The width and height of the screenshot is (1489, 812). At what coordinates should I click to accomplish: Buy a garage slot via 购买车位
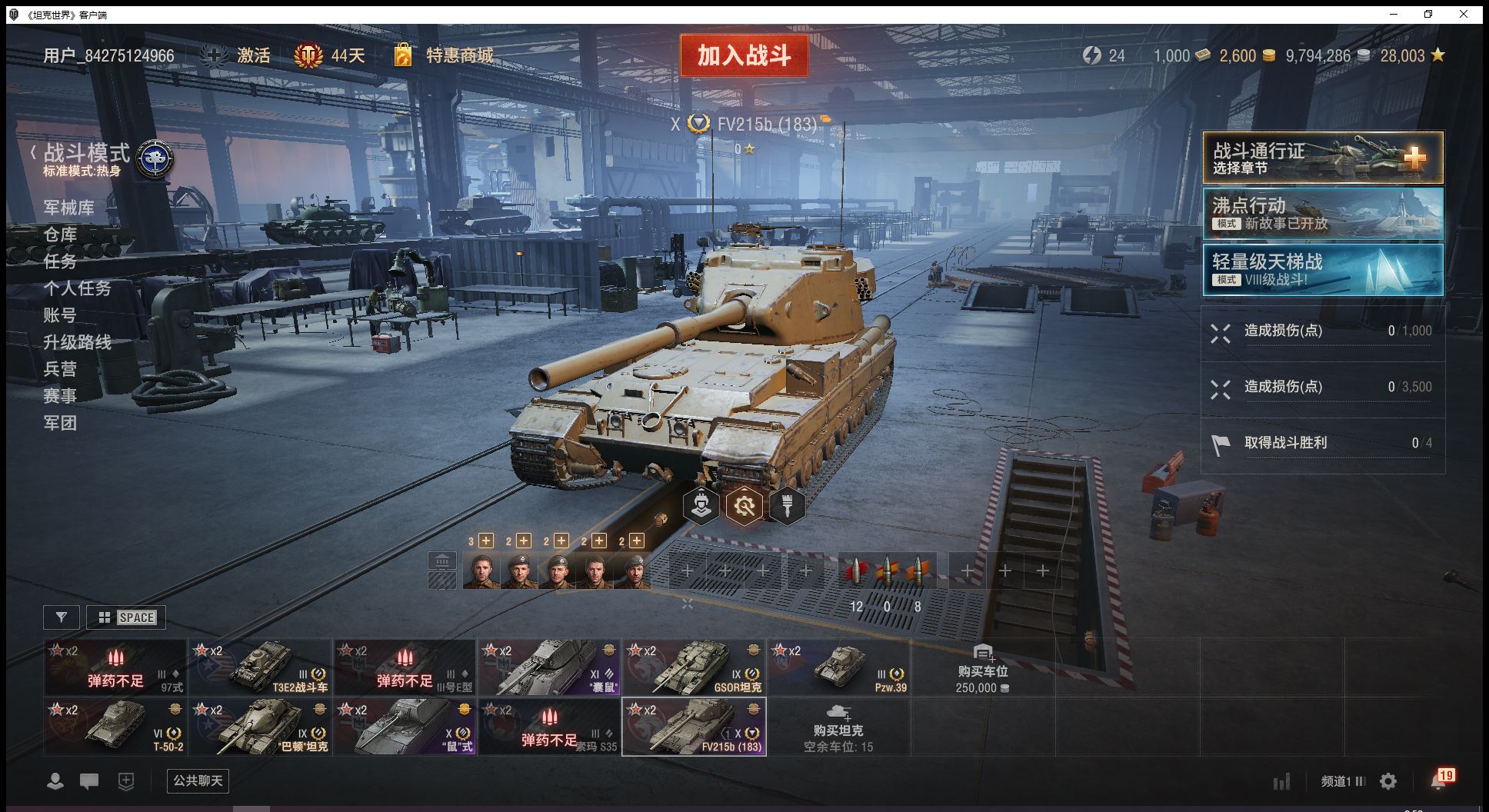pos(982,668)
